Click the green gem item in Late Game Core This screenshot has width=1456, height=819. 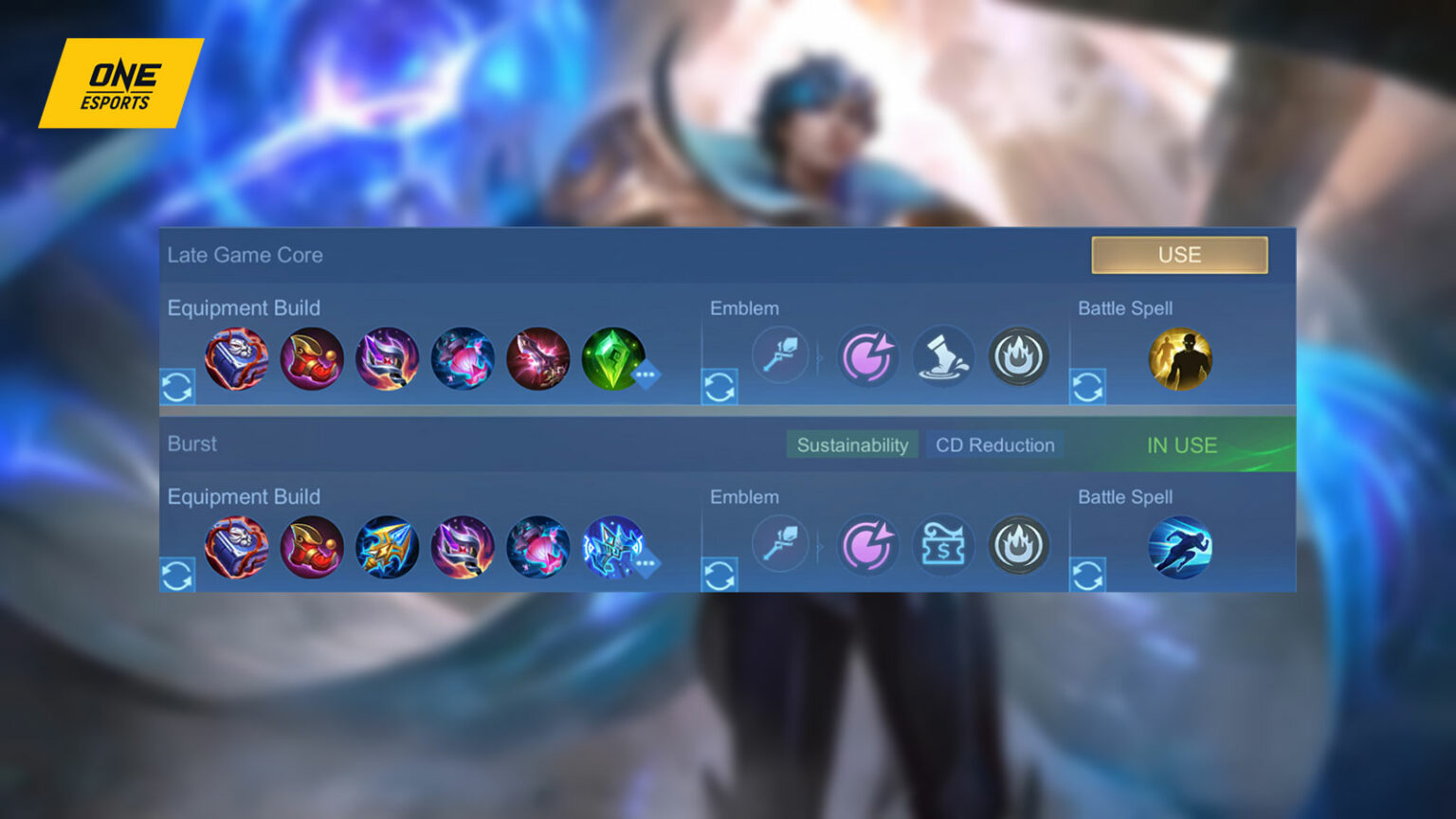click(614, 357)
